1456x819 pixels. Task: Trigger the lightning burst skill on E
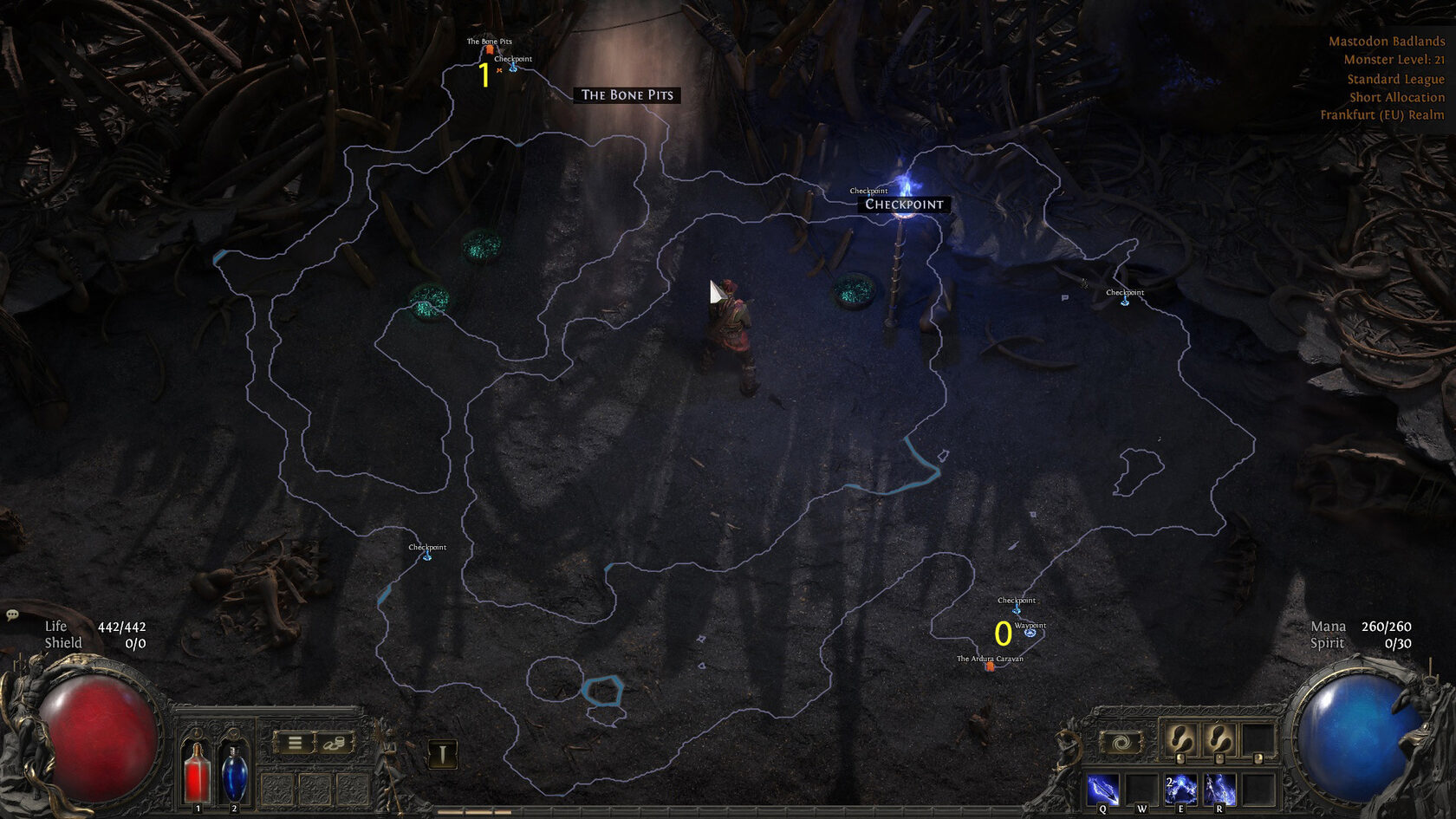point(1180,790)
